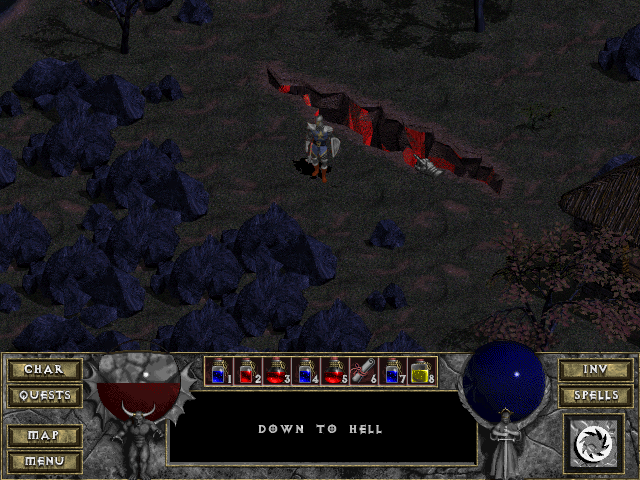Open the game MENU

[x=43, y=461]
